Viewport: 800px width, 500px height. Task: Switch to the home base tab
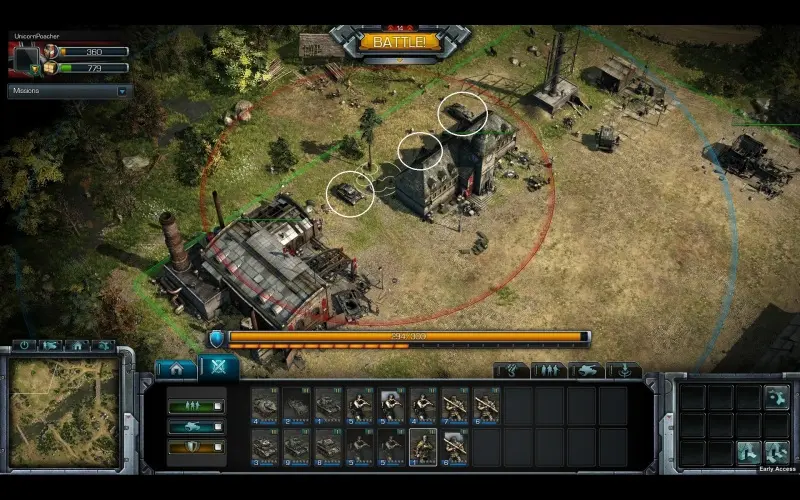pos(177,368)
